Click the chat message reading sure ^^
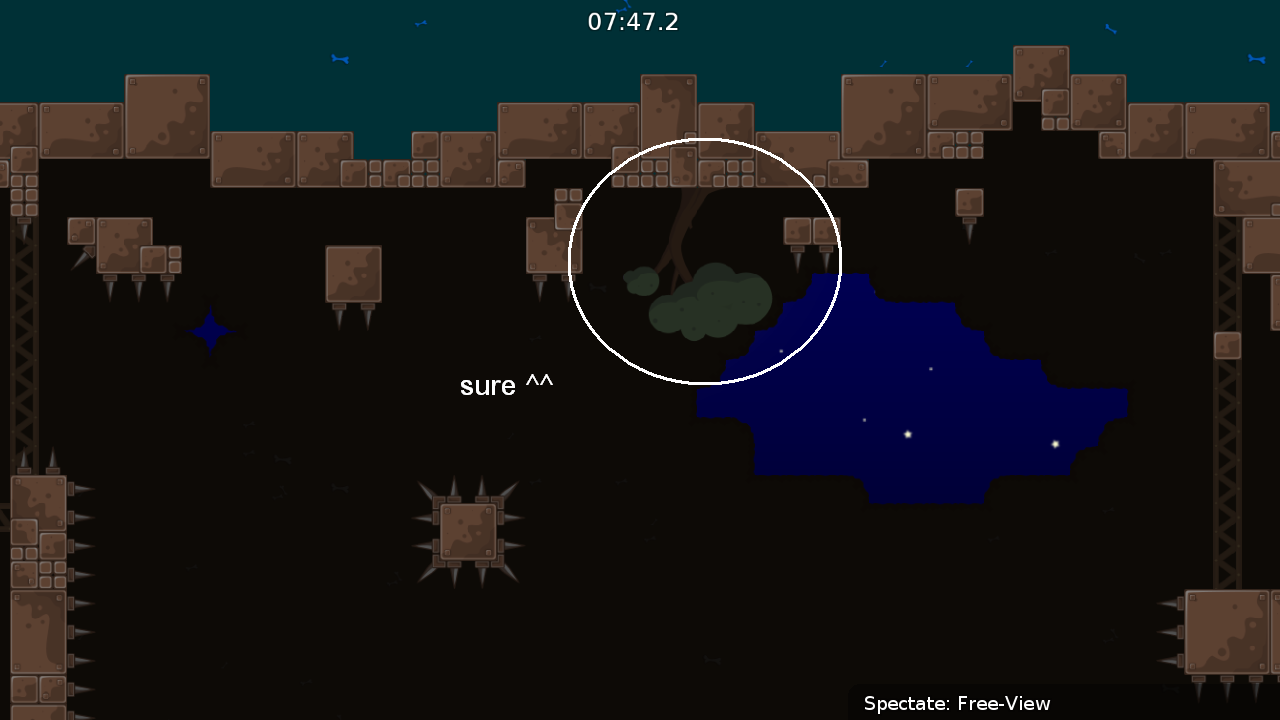 tap(506, 385)
